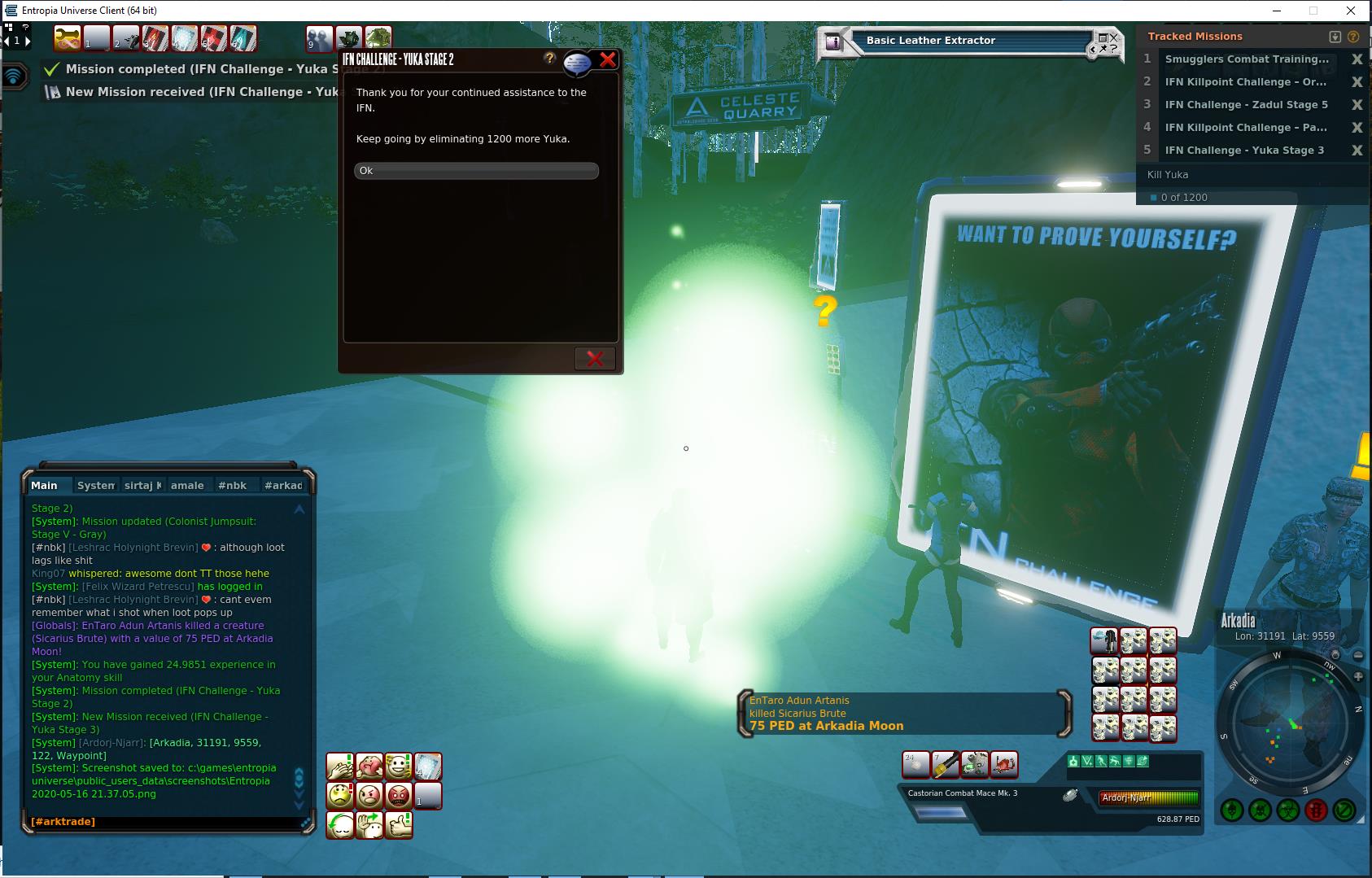Image resolution: width=1372 pixels, height=878 pixels.
Task: Use the thumbs up emote
Action: pos(399,824)
